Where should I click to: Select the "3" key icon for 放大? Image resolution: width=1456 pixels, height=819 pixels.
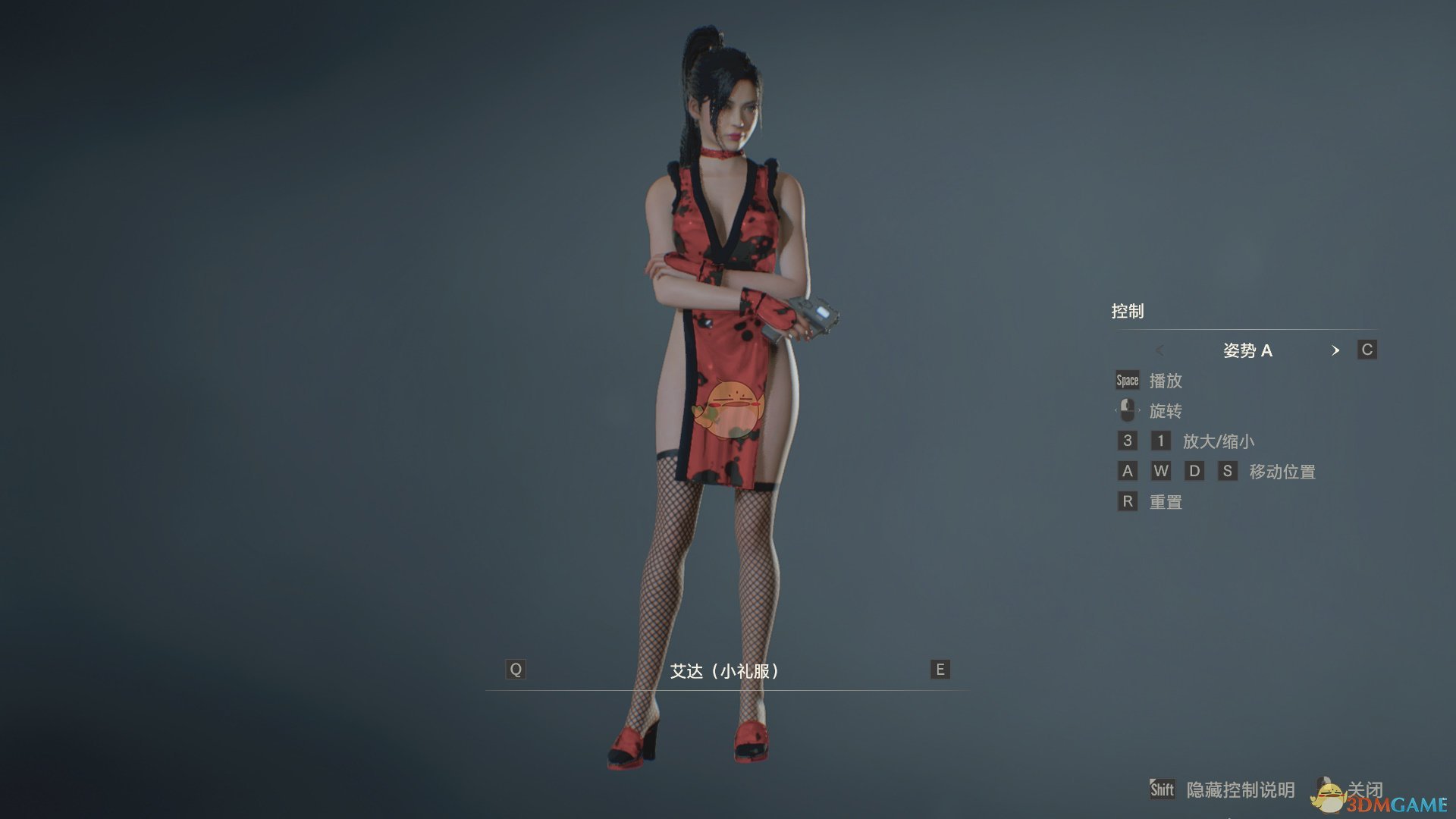[1128, 441]
